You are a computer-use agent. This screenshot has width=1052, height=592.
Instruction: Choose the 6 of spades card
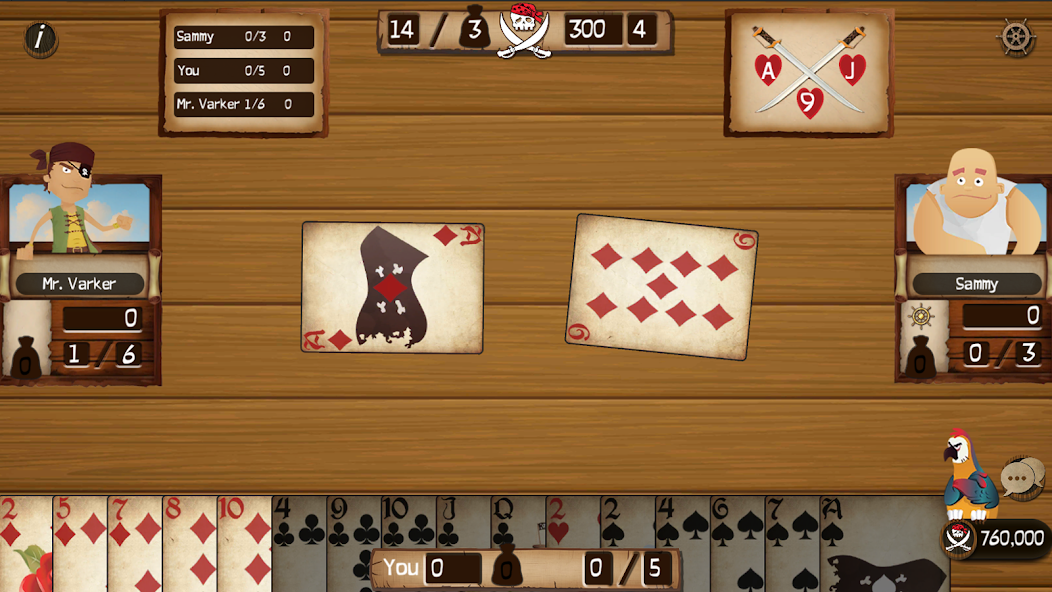point(736,540)
